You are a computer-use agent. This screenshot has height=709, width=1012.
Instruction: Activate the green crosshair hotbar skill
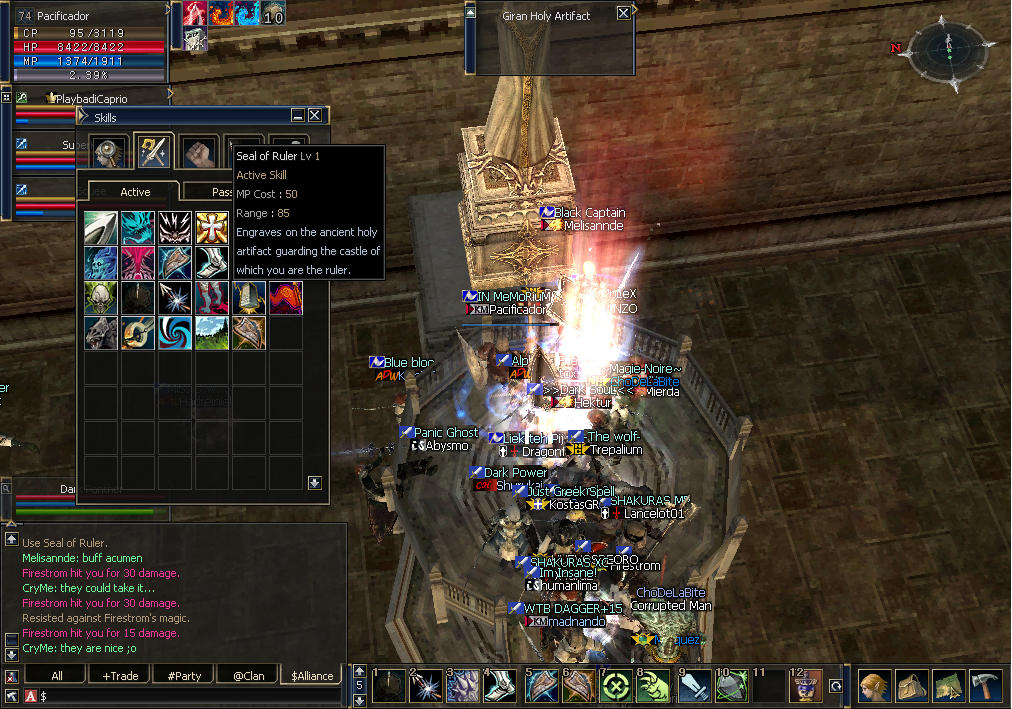(x=613, y=687)
